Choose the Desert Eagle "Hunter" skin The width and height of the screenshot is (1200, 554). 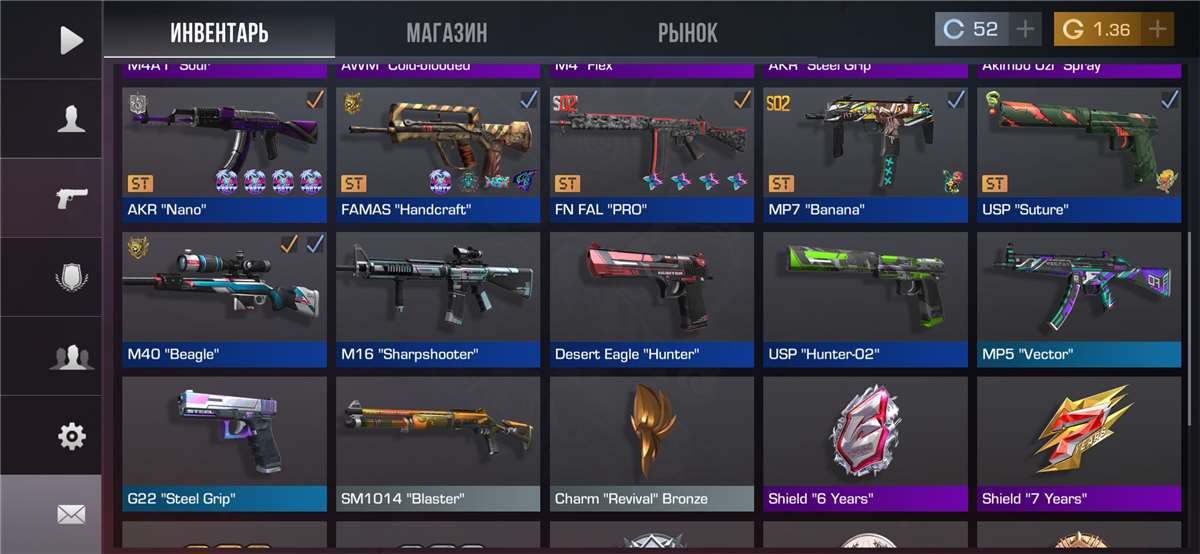tap(652, 297)
